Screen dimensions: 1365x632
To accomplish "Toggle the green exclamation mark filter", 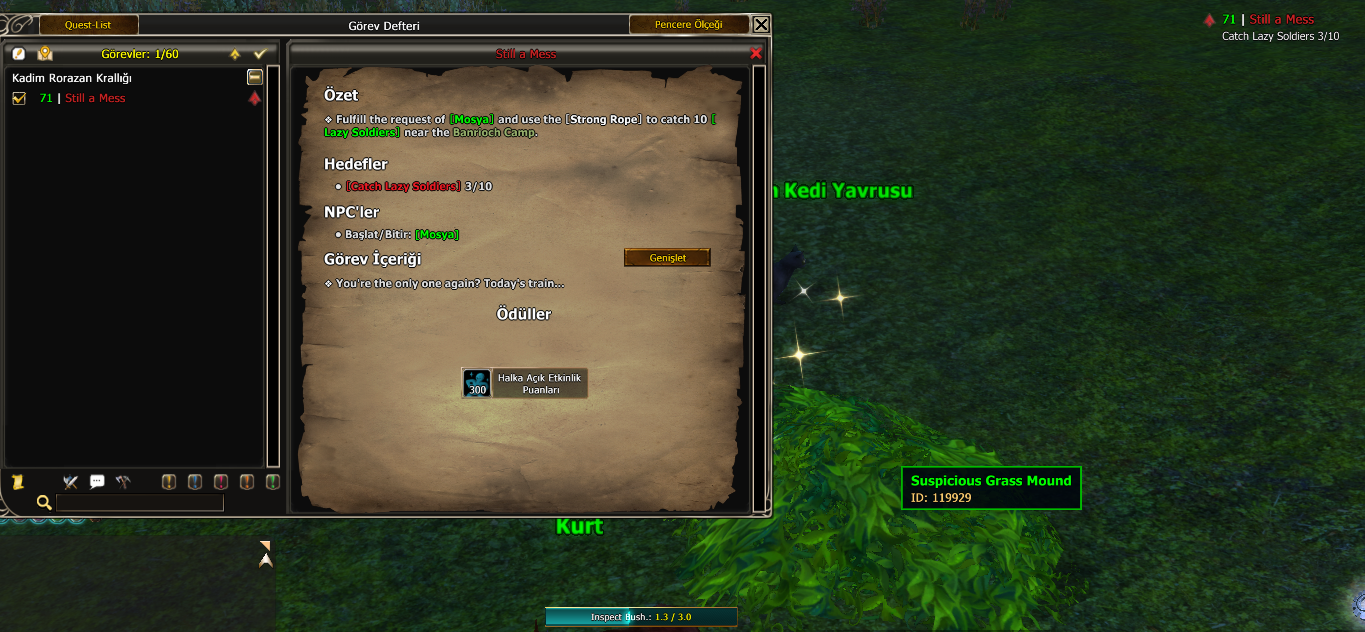I will tap(272, 482).
